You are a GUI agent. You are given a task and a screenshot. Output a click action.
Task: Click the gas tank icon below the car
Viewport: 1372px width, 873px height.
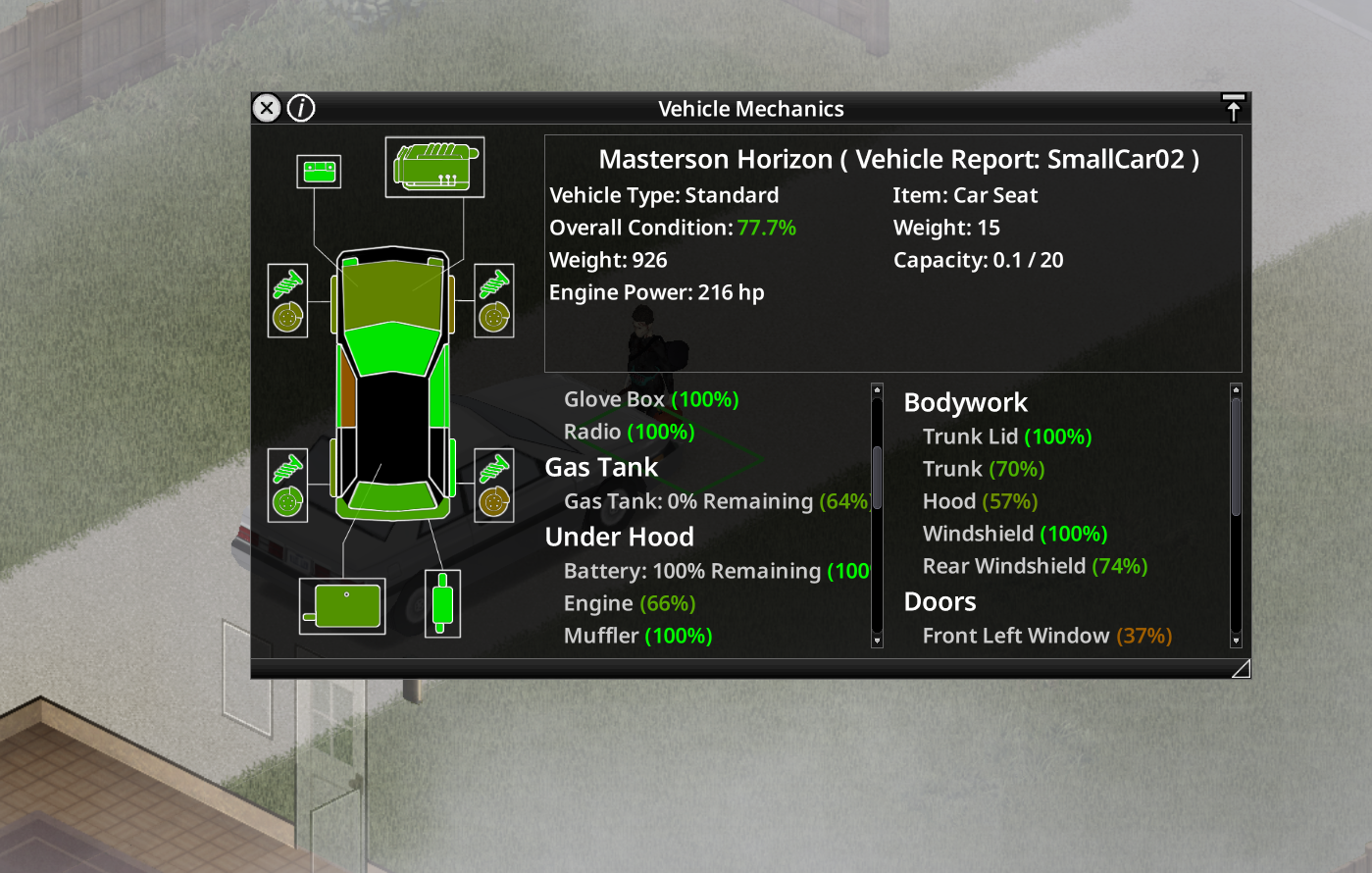click(x=341, y=605)
